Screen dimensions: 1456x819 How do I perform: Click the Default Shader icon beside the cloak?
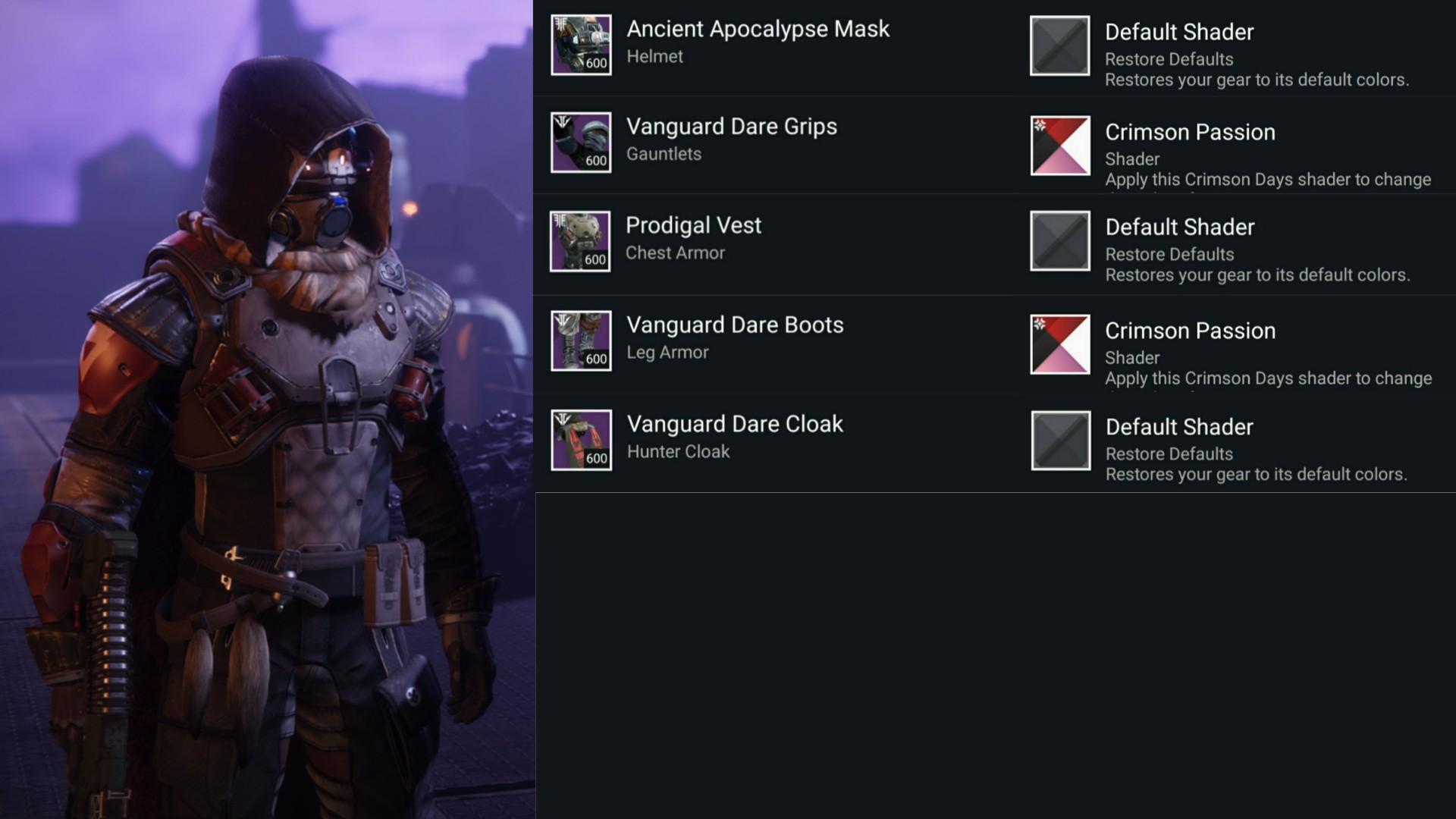coord(1059,440)
